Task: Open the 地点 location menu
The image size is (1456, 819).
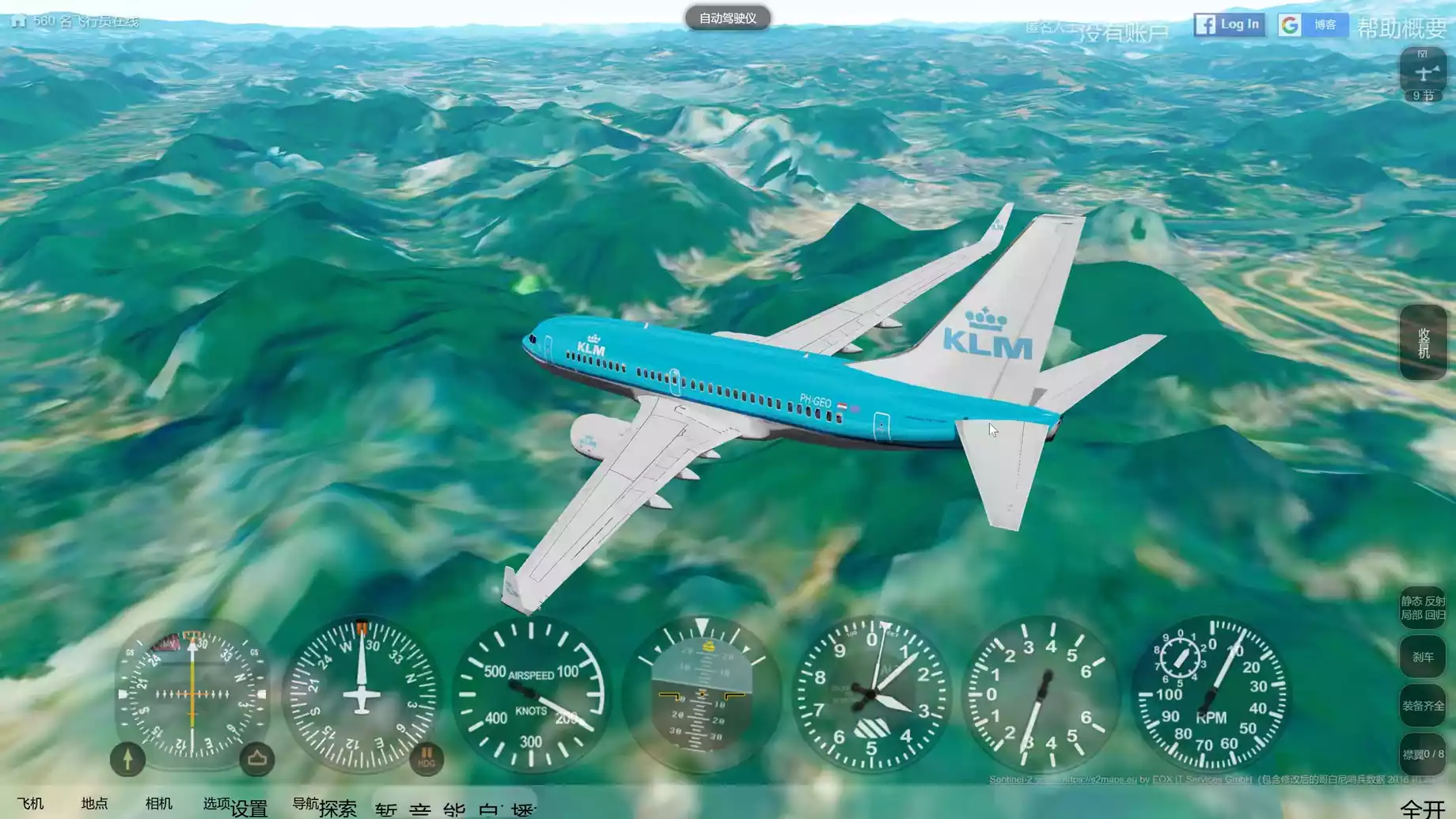Action: pyautogui.click(x=94, y=804)
